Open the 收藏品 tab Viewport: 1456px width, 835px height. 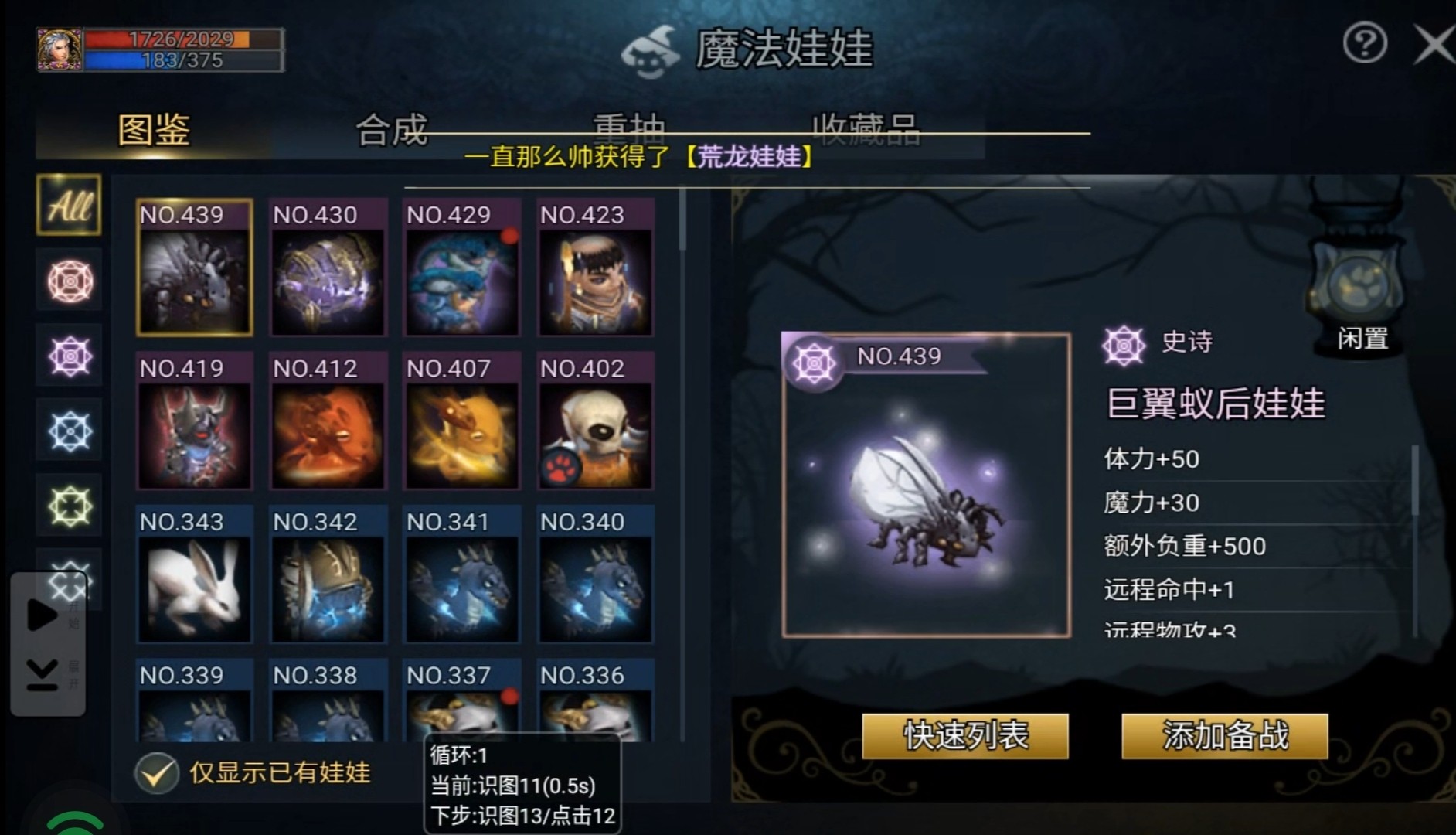[866, 128]
